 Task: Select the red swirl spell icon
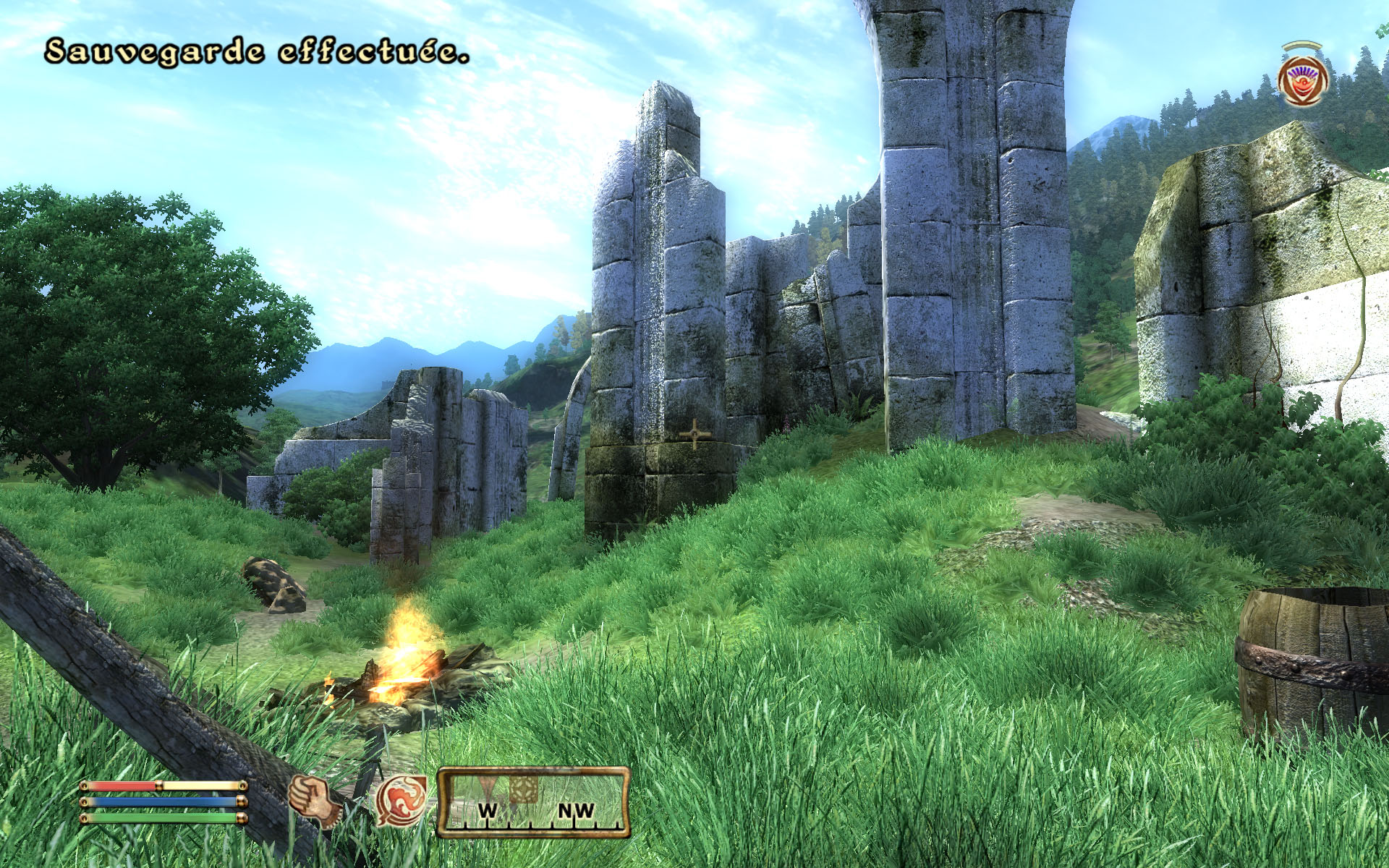click(401, 801)
